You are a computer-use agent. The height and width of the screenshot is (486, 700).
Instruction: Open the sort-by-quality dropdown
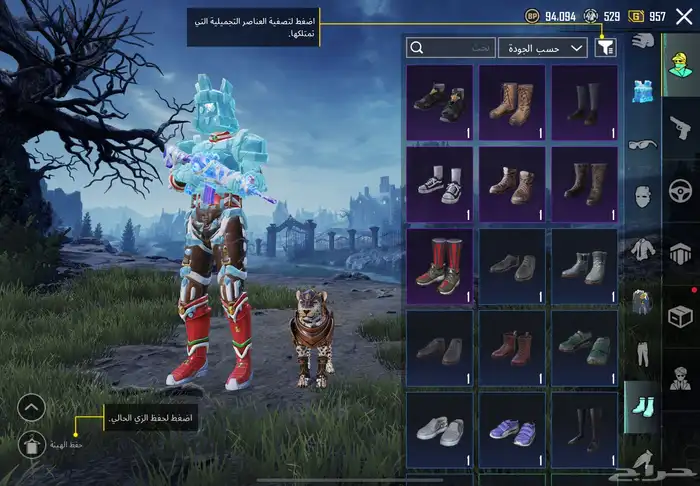557,47
